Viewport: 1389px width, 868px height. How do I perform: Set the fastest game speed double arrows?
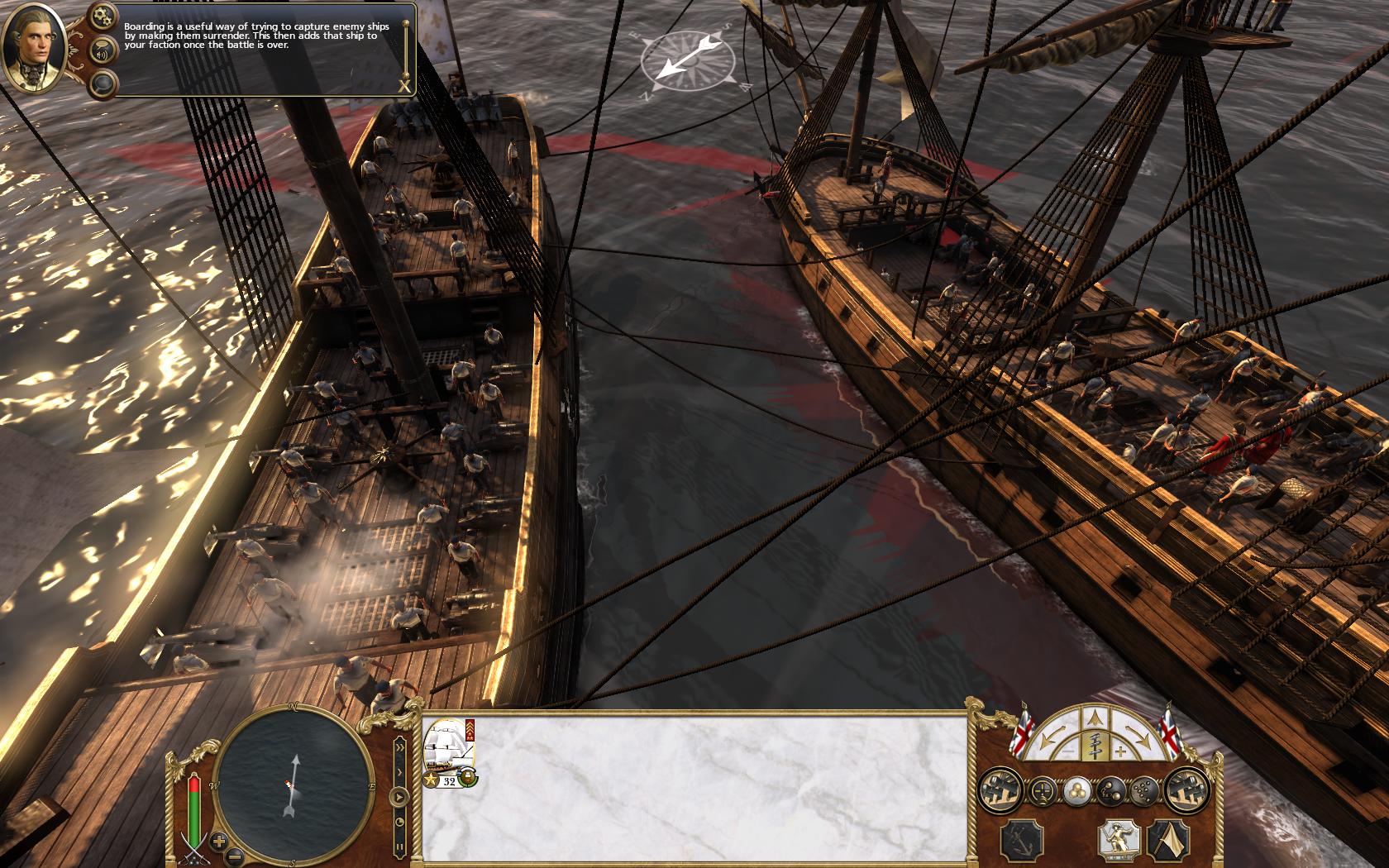(x=401, y=746)
